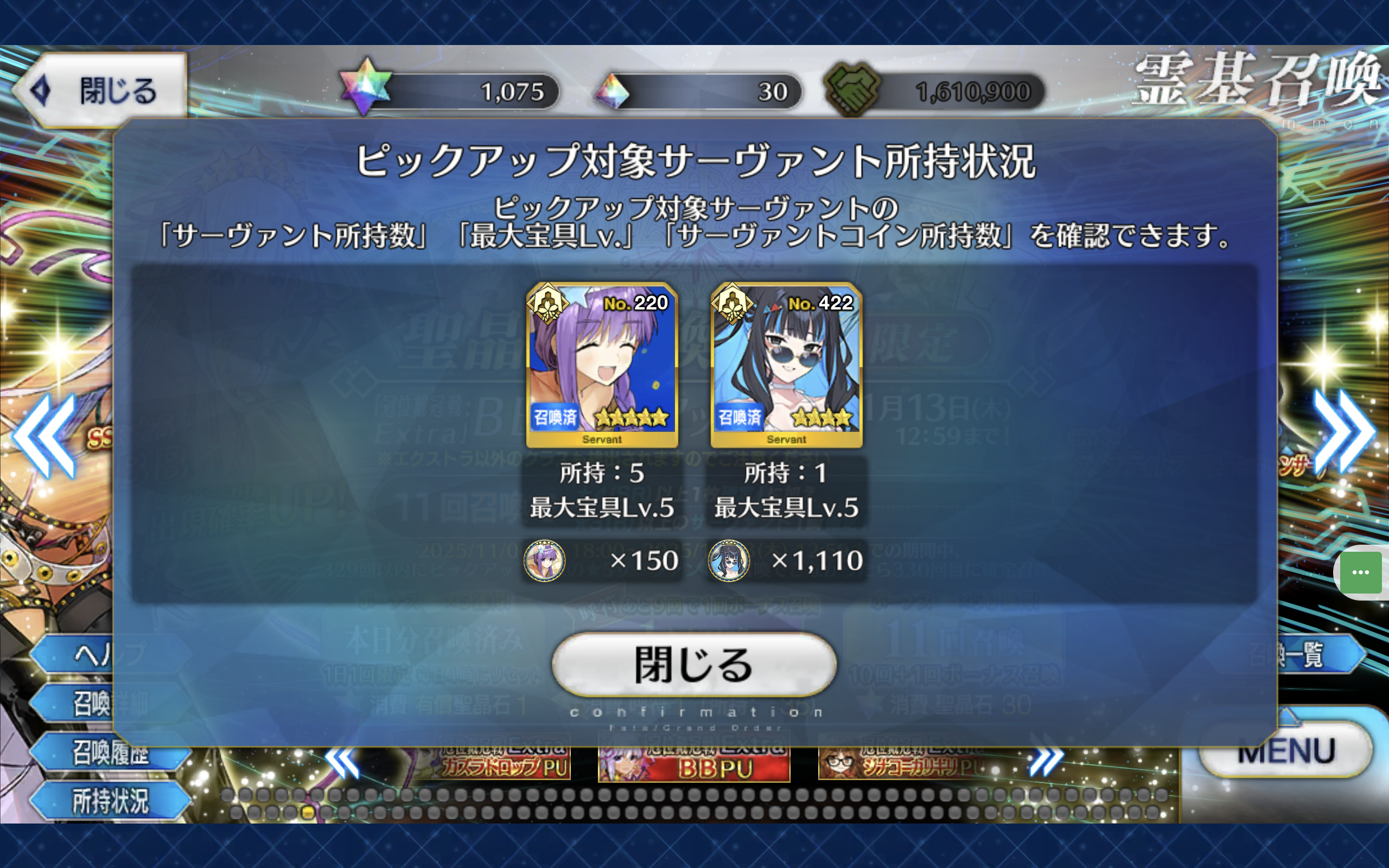Go back with the top-left 閉じる button
Image resolution: width=1389 pixels, height=868 pixels.
(x=101, y=91)
